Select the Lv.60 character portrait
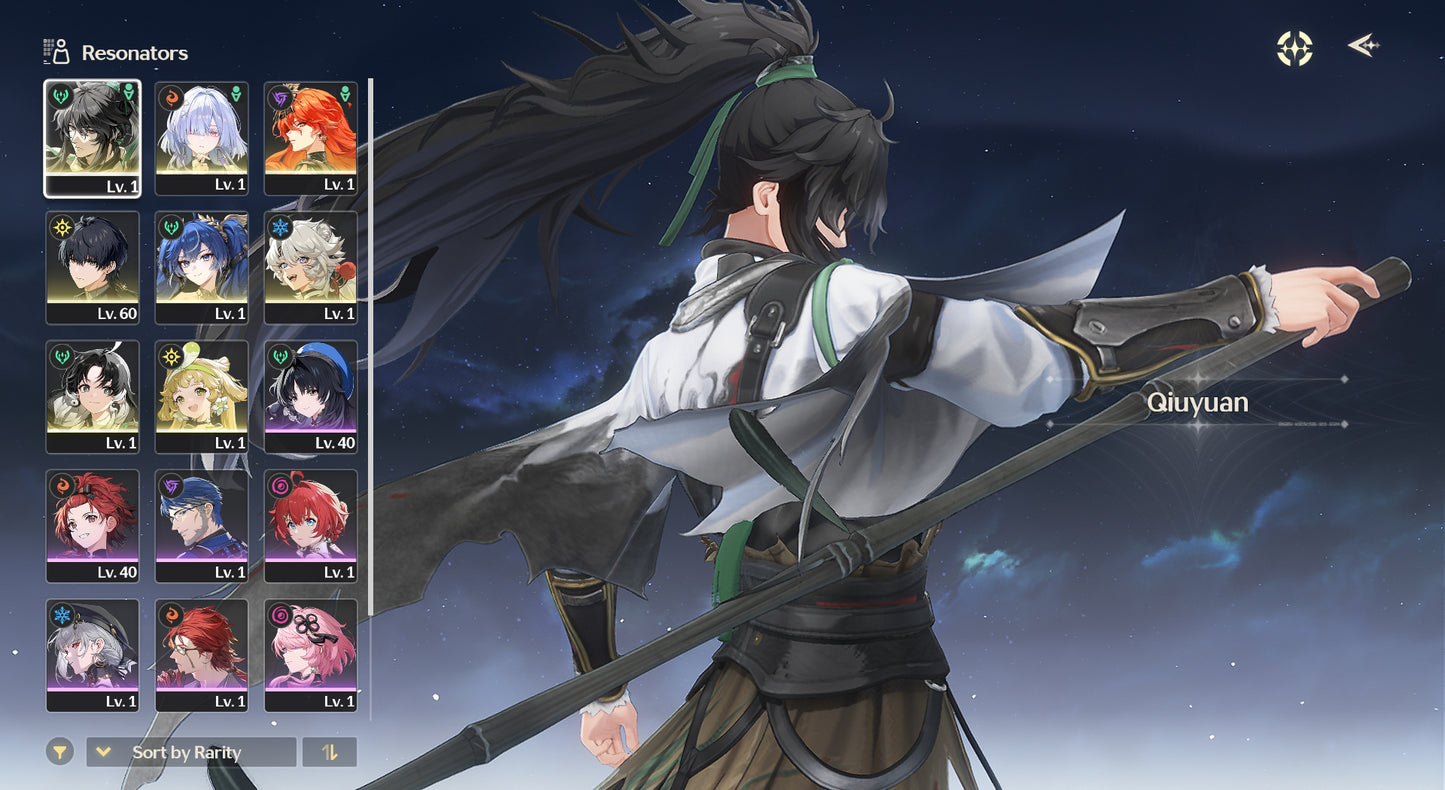Image resolution: width=1445 pixels, height=790 pixels. [92, 268]
